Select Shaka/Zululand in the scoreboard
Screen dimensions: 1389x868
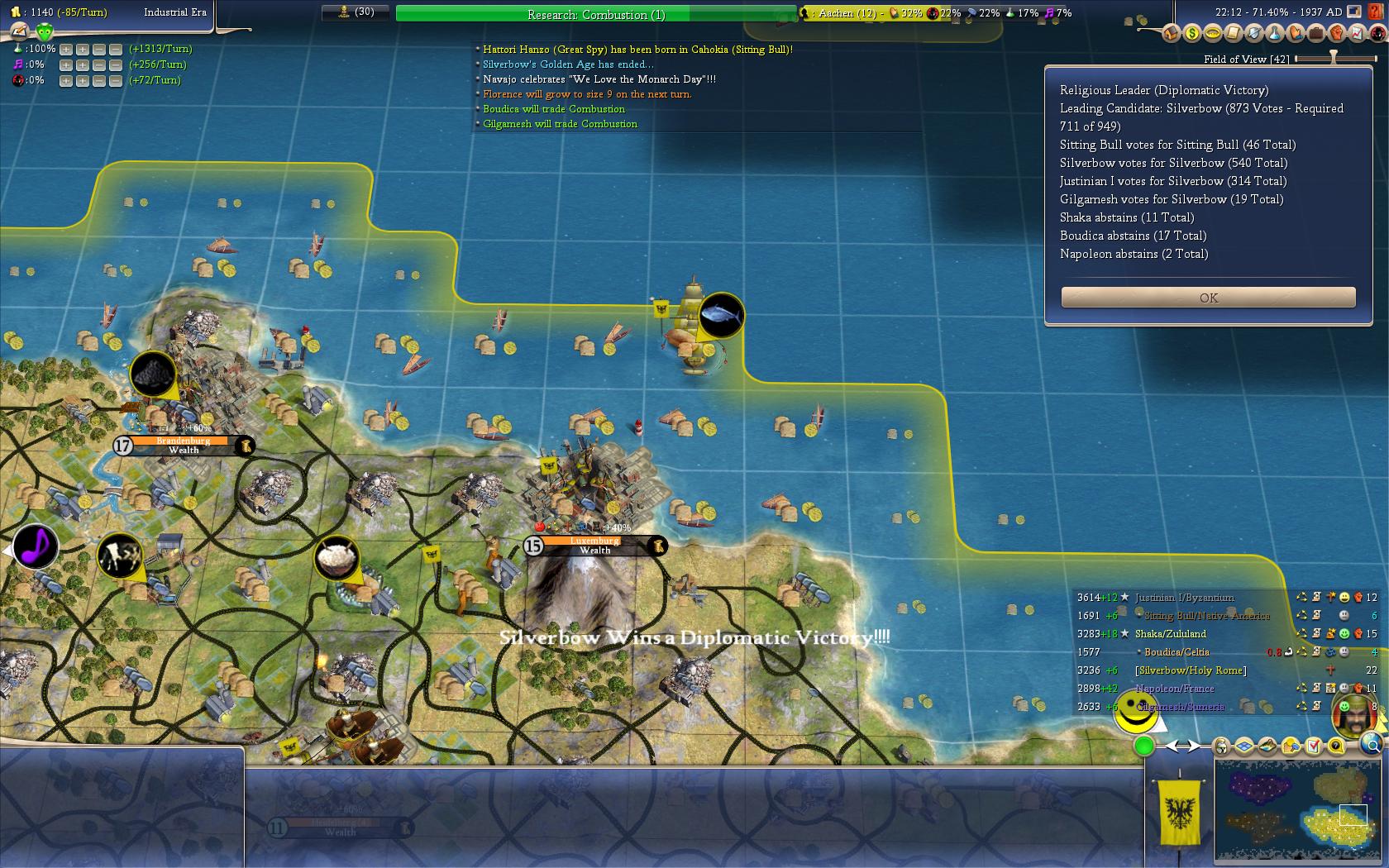1170,634
